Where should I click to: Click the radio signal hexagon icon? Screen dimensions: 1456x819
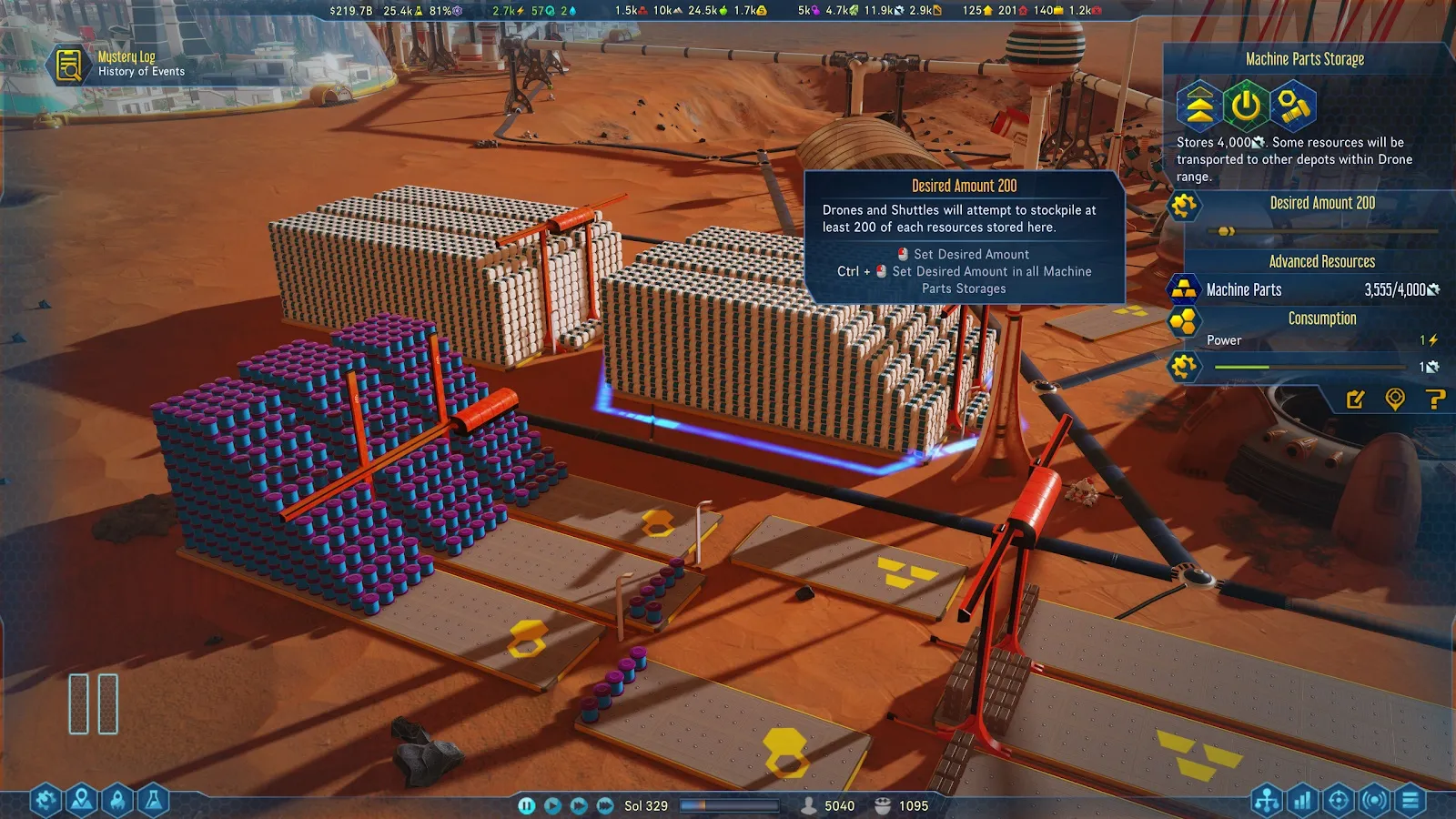tap(1375, 800)
